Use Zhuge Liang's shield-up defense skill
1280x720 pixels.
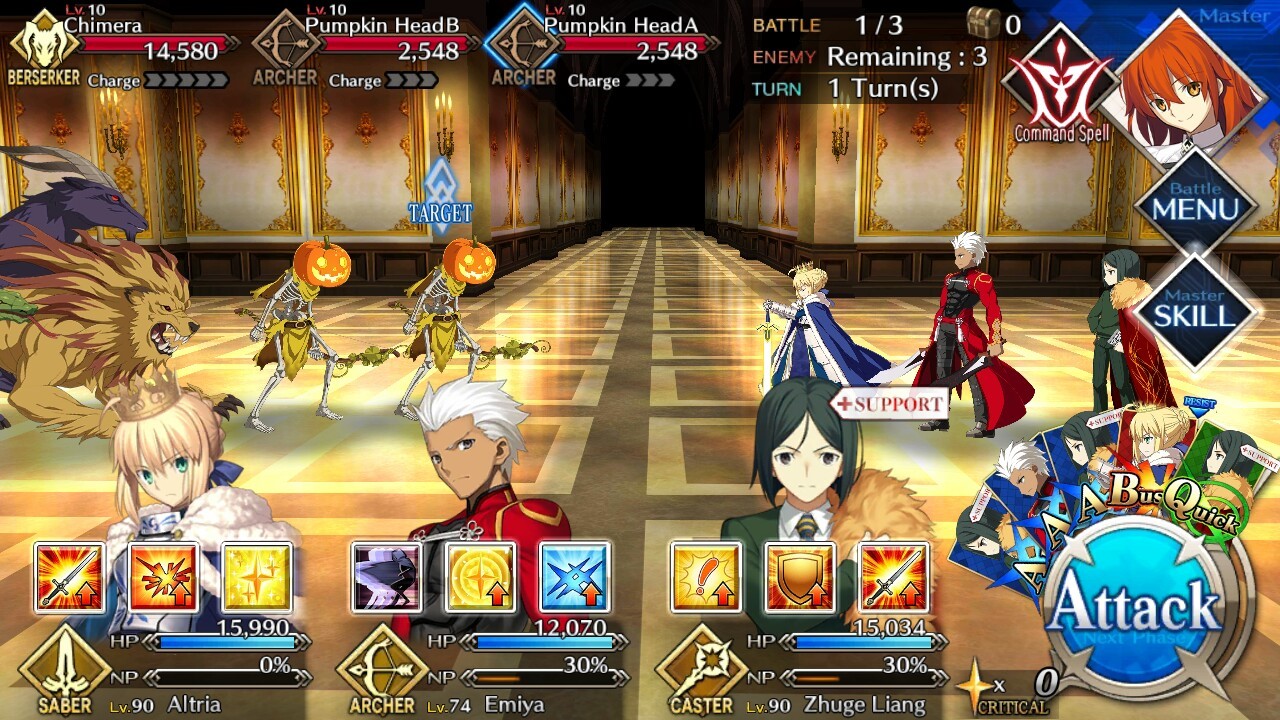[x=800, y=577]
